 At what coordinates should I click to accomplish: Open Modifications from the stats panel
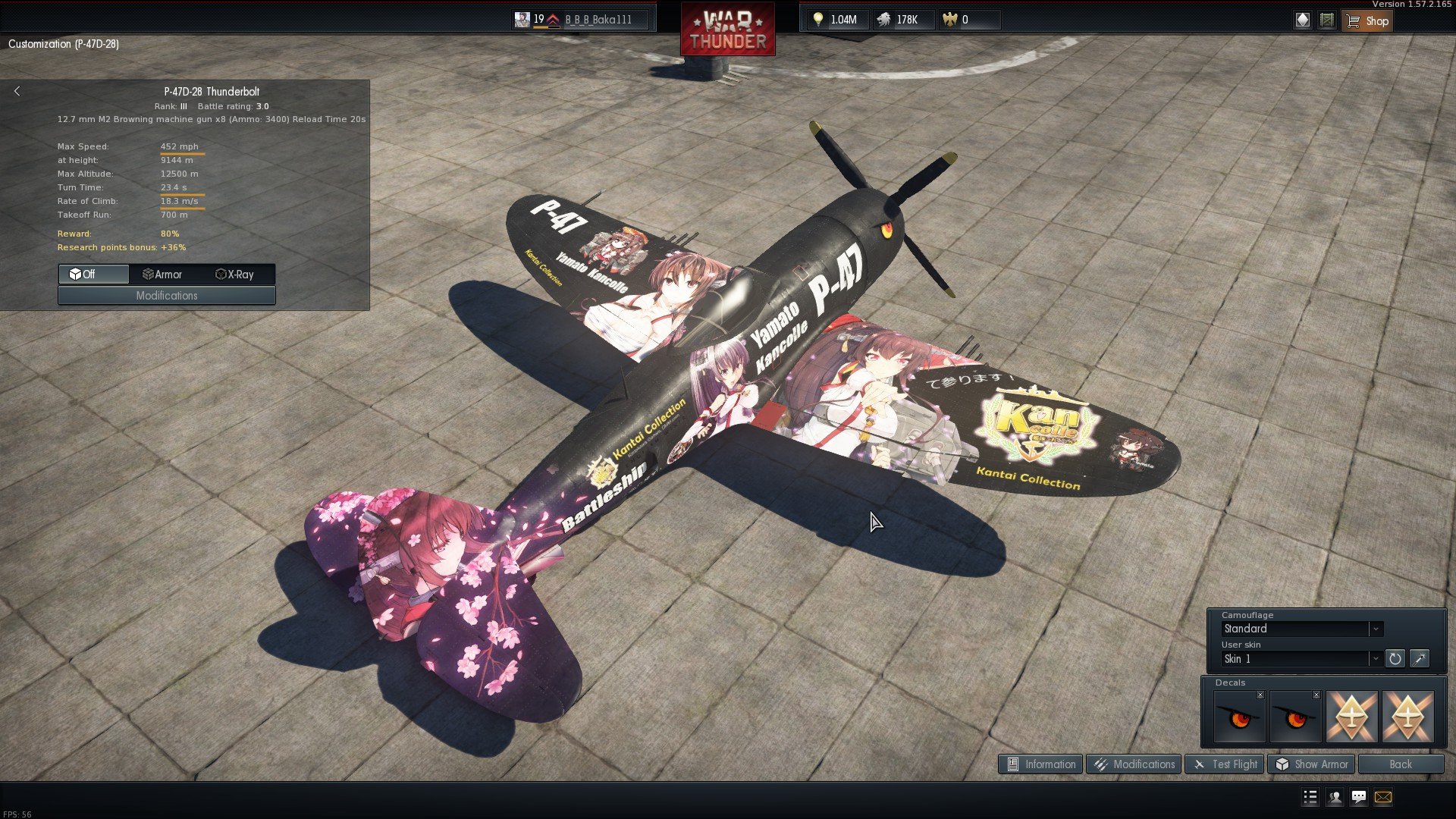click(167, 296)
